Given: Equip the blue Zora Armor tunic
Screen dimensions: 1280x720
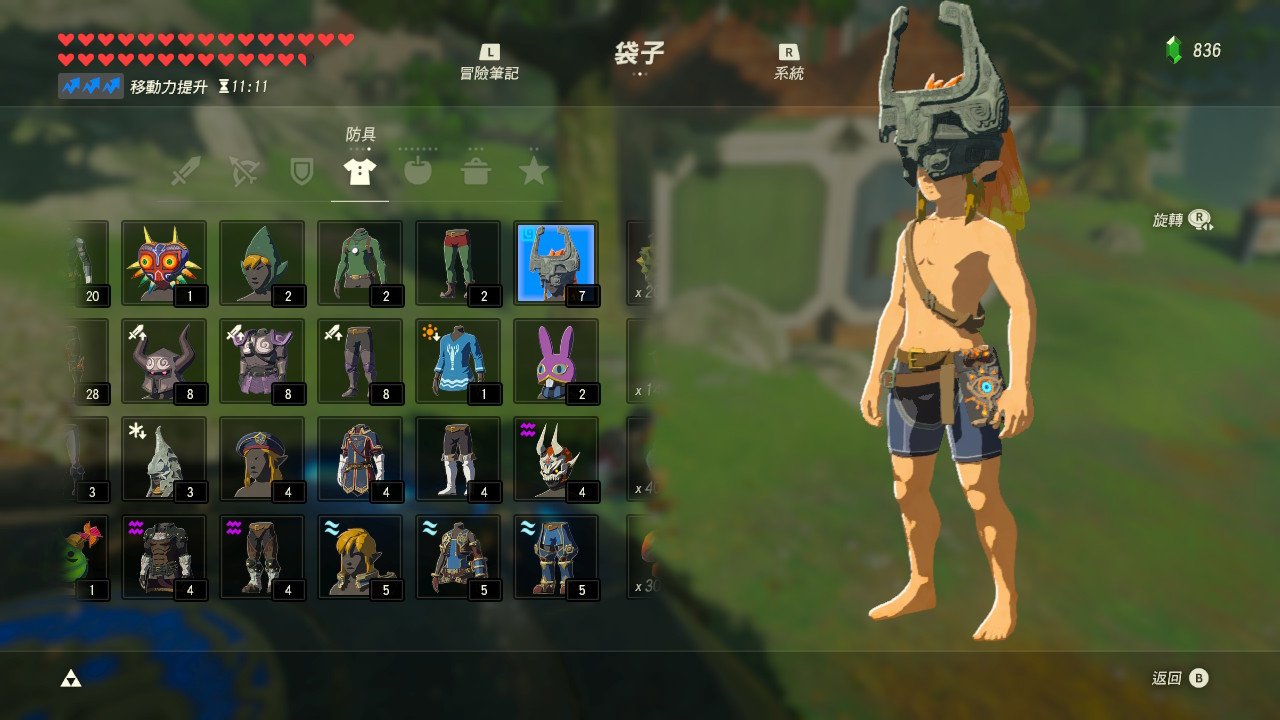Looking at the screenshot, I should pyautogui.click(x=457, y=360).
